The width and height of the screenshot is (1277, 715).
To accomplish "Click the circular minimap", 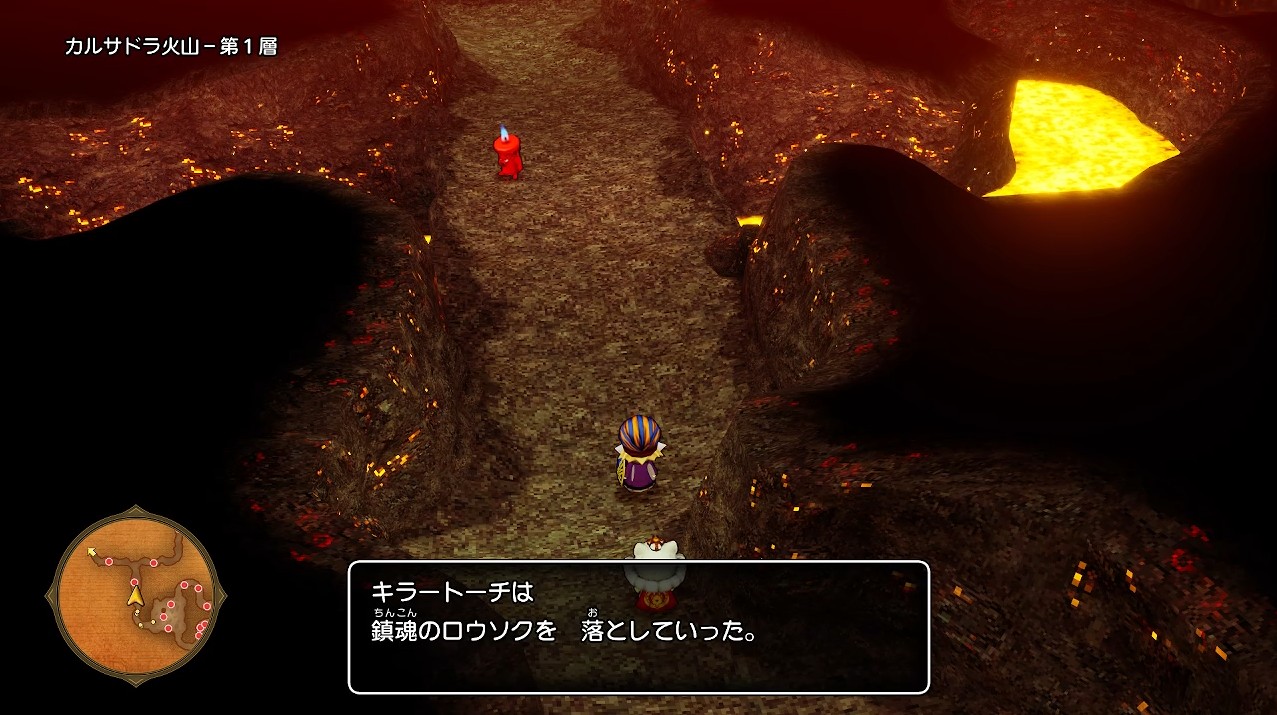I will [x=136, y=596].
